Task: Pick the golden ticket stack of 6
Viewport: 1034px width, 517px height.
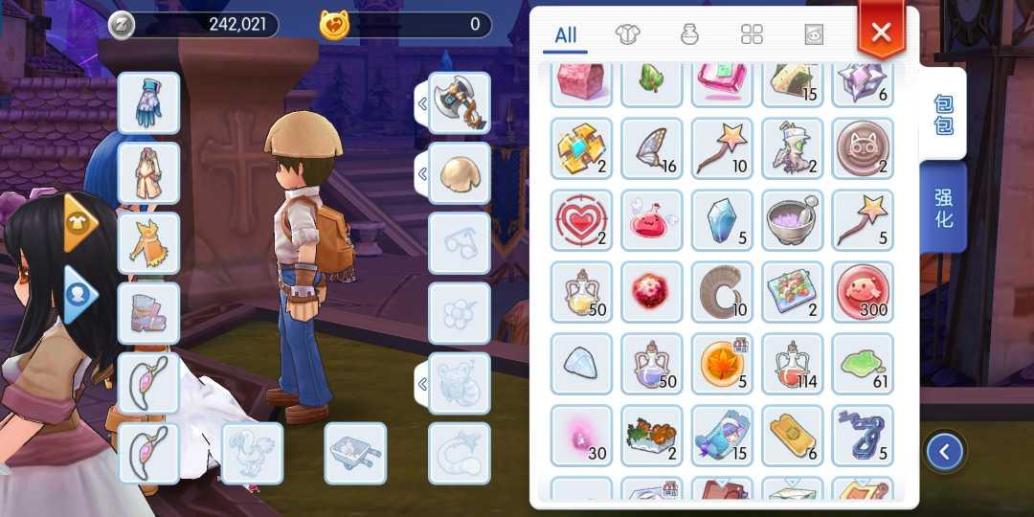Action: (x=792, y=435)
